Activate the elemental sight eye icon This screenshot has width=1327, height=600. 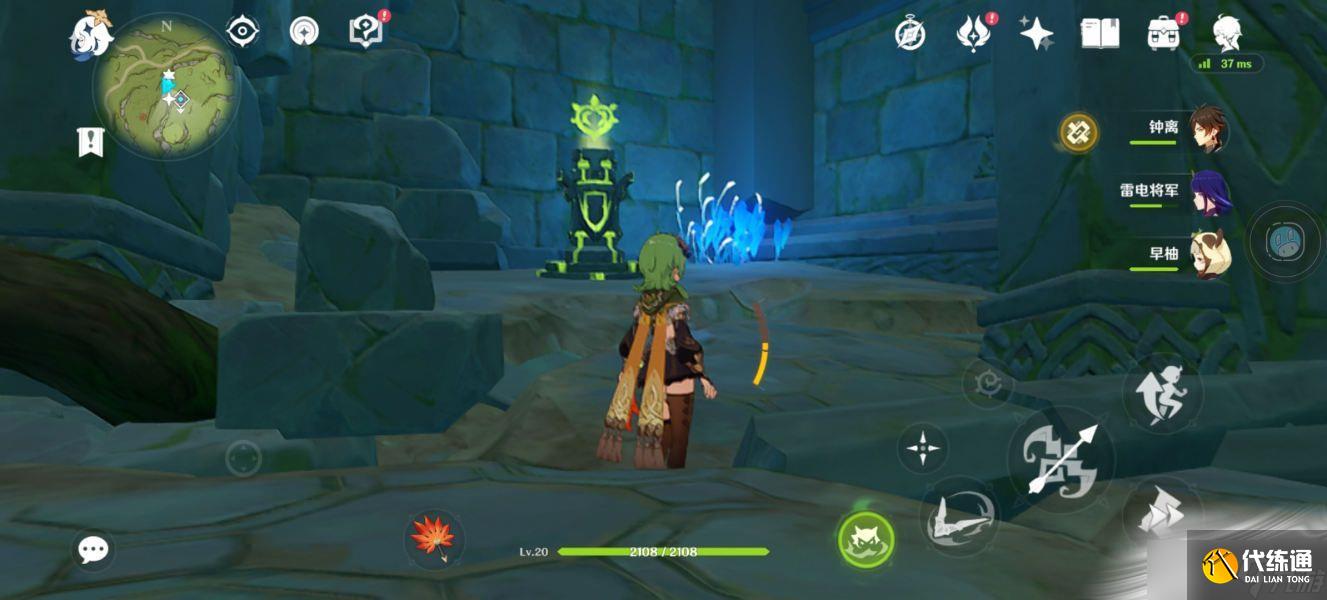click(242, 32)
